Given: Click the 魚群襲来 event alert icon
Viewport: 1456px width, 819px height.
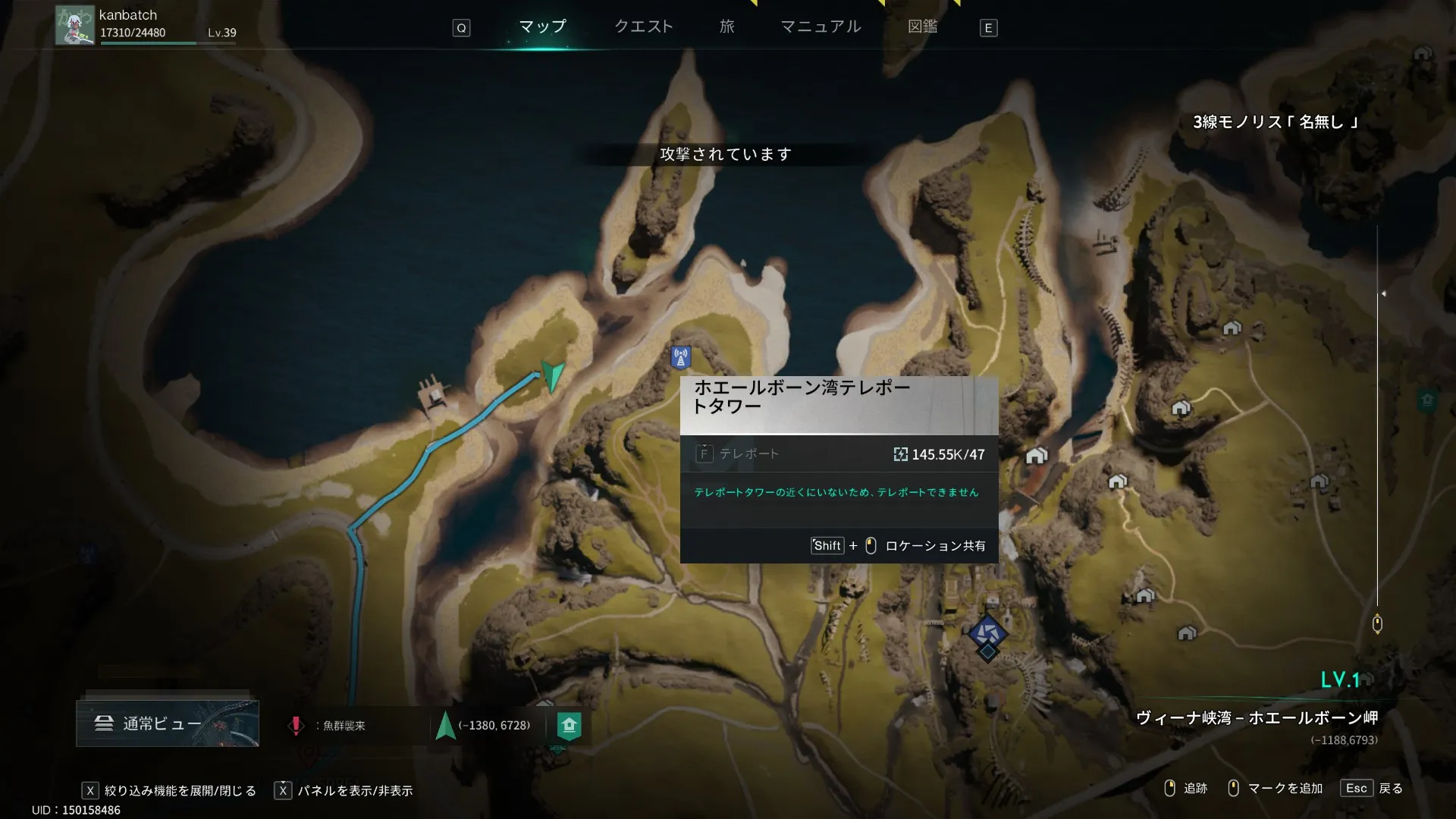Looking at the screenshot, I should point(296,726).
